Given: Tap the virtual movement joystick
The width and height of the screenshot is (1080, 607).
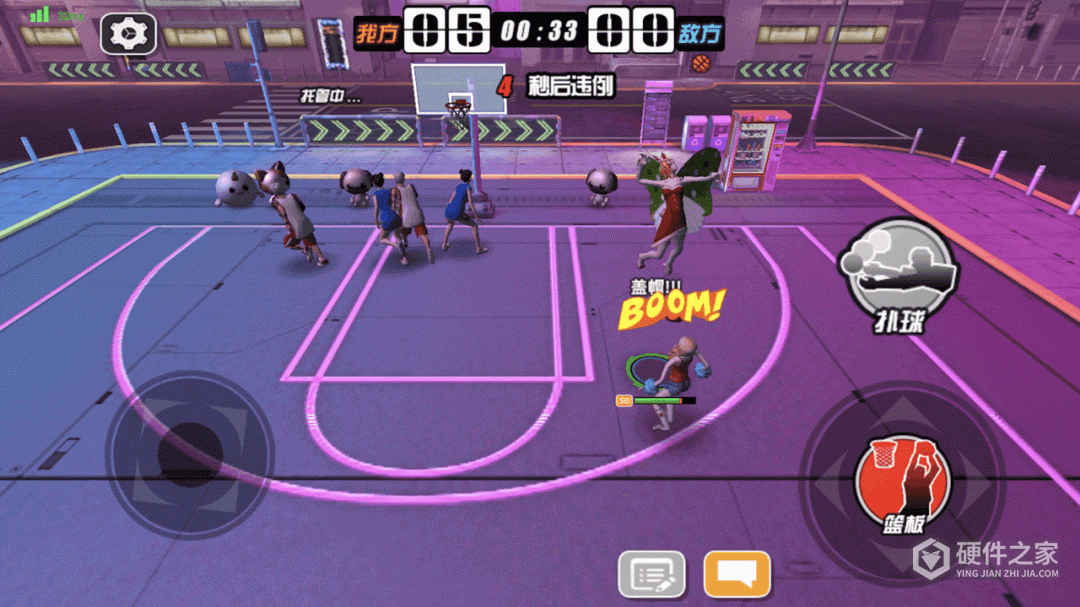Looking at the screenshot, I should pos(190,455).
